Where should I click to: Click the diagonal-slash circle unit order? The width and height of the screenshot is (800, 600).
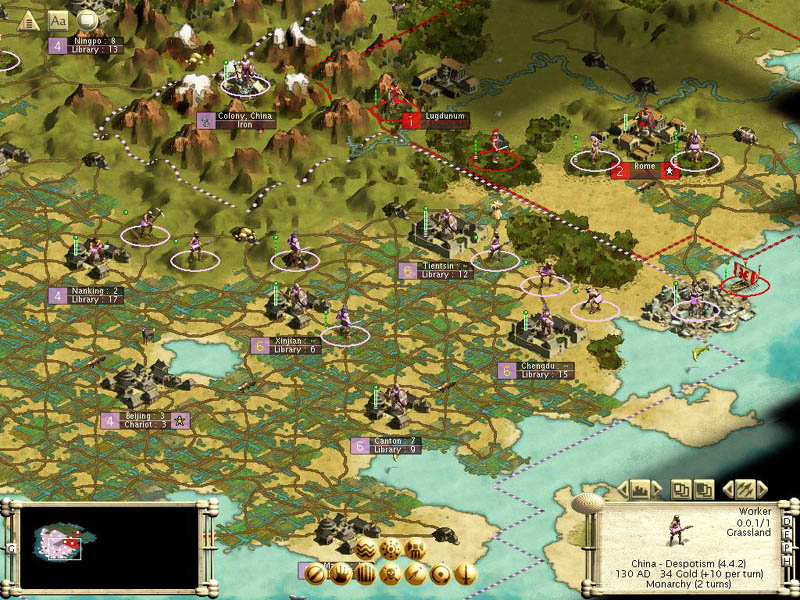coord(316,574)
